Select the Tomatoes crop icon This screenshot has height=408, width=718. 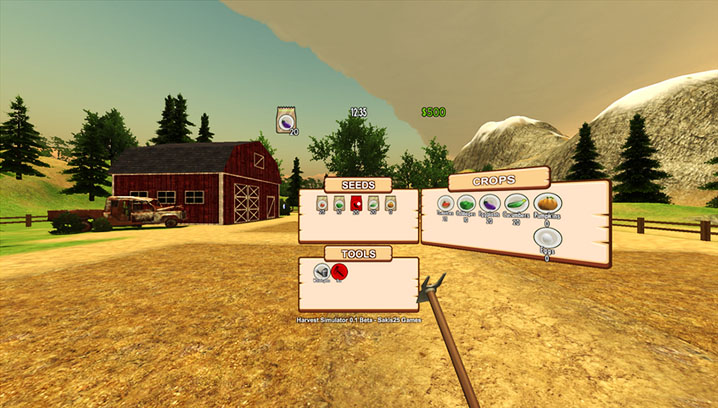pyautogui.click(x=445, y=203)
